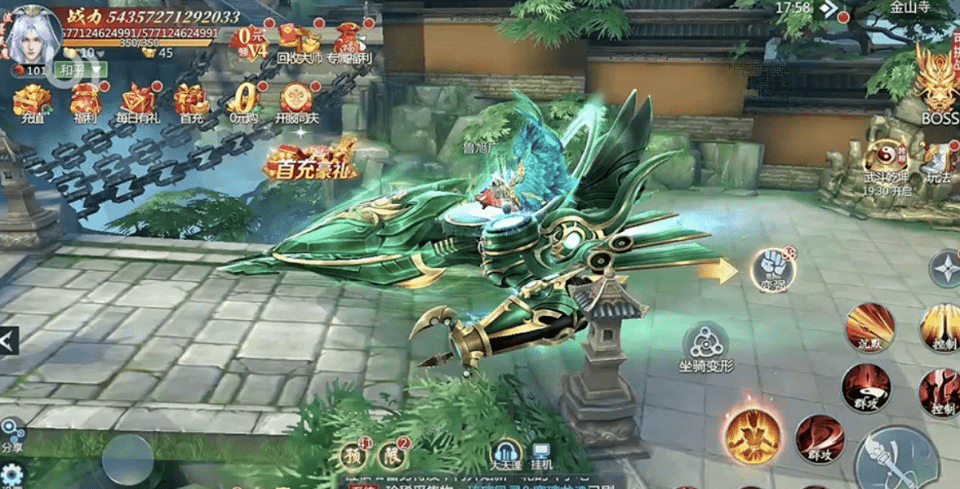Open the 分享 share button
Viewport: 960px width, 489px height.
pyautogui.click(x=12, y=435)
